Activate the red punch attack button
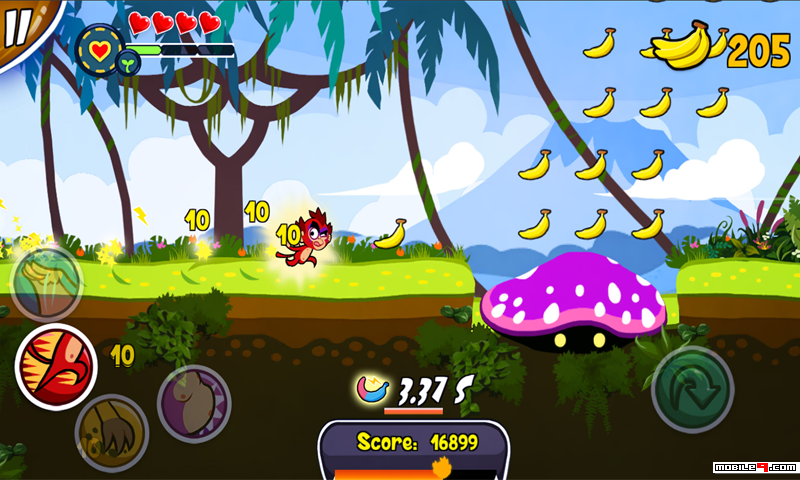This screenshot has width=800, height=480. pyautogui.click(x=56, y=367)
